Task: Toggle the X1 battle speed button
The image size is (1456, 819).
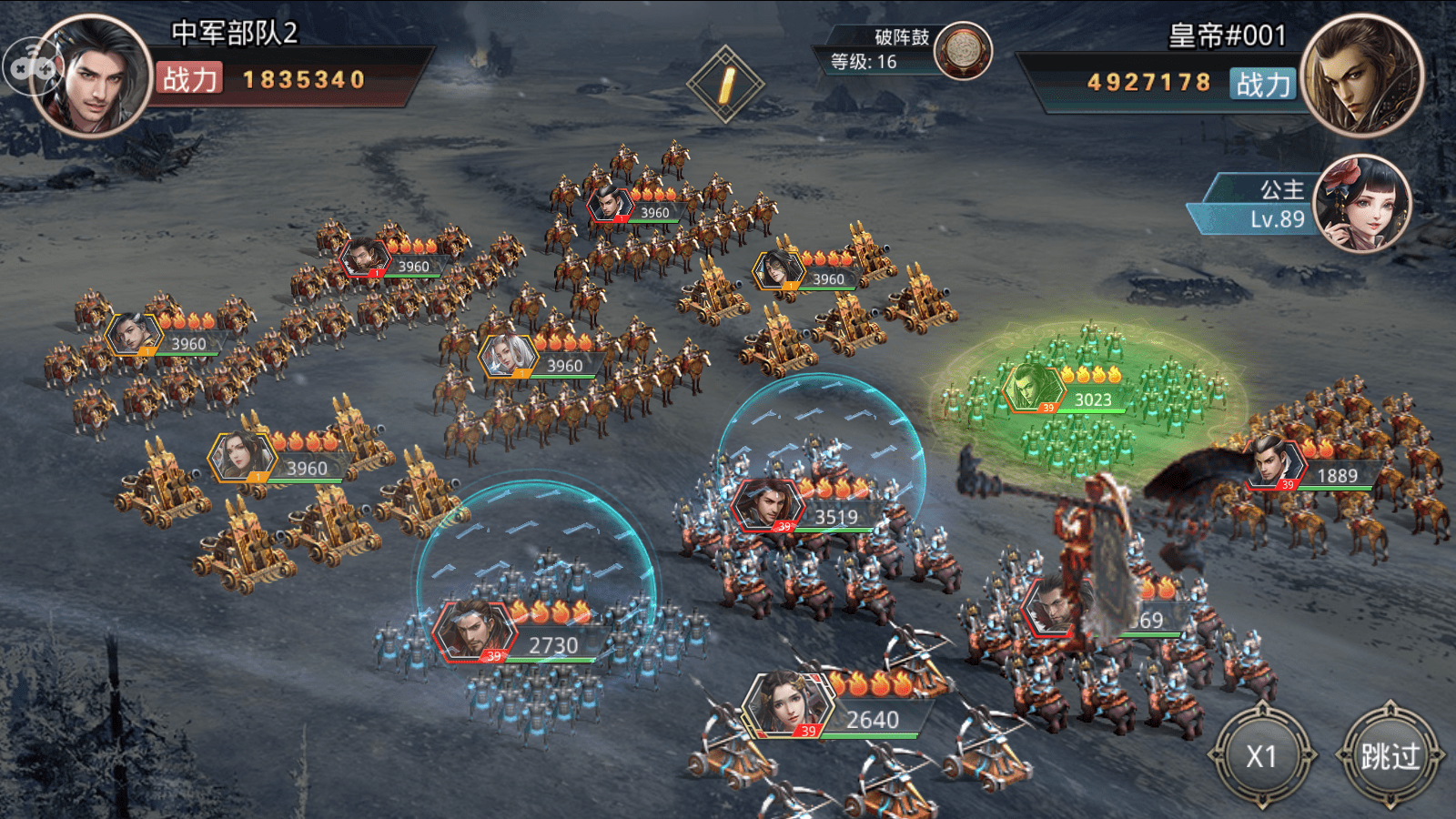Action: click(x=1262, y=755)
